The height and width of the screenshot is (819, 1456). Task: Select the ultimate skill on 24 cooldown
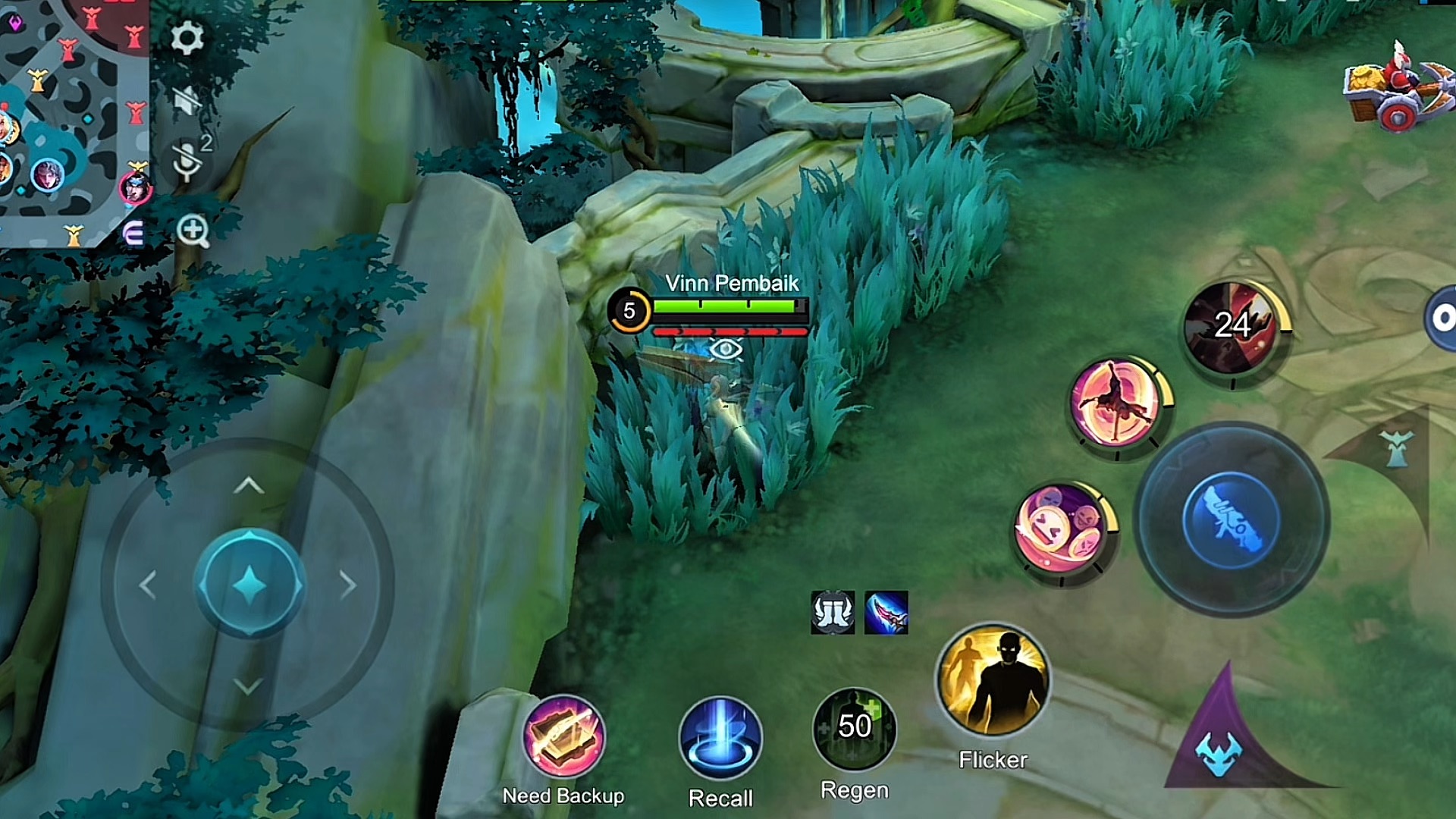1232,328
